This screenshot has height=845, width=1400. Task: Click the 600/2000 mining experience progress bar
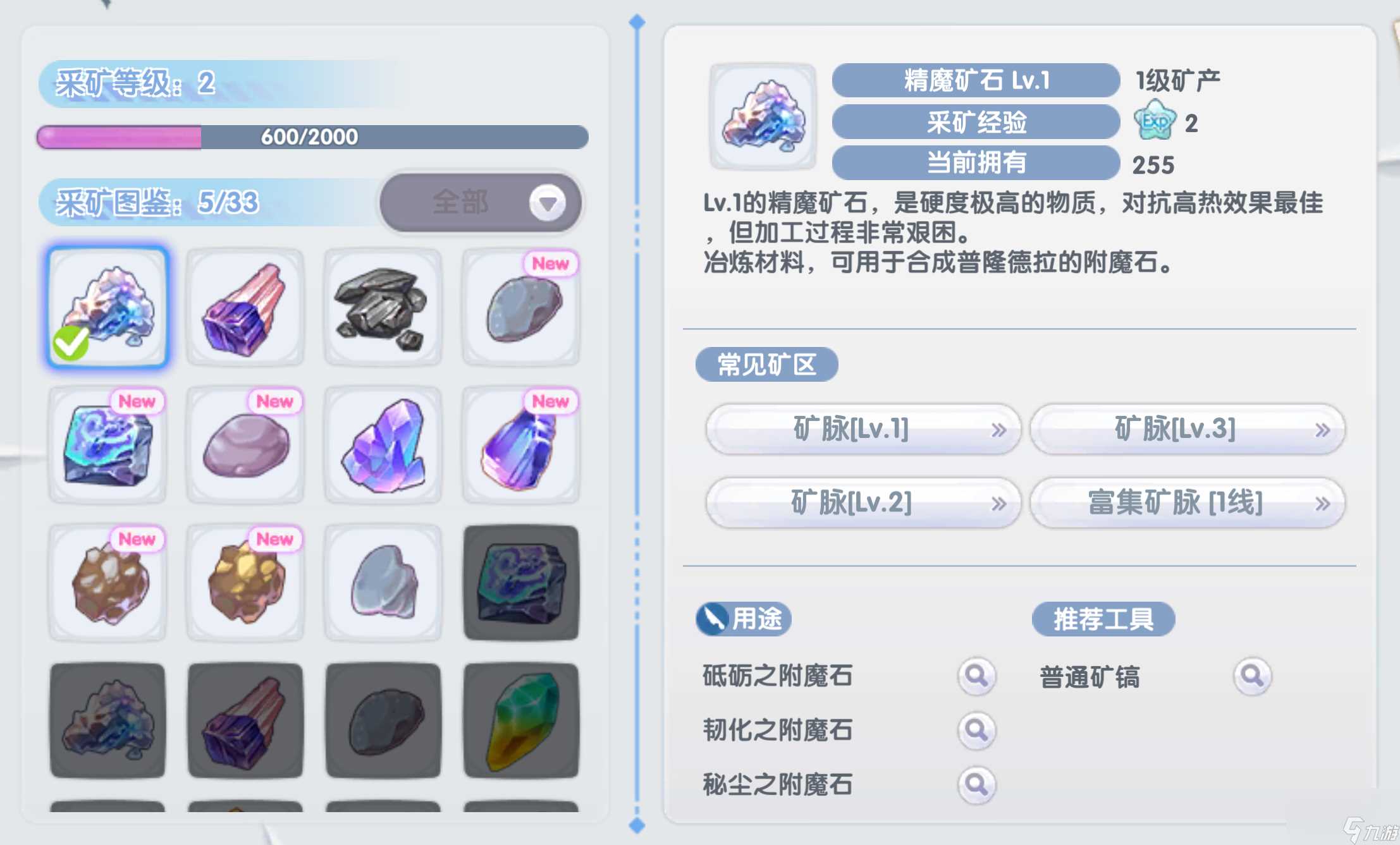(x=310, y=136)
